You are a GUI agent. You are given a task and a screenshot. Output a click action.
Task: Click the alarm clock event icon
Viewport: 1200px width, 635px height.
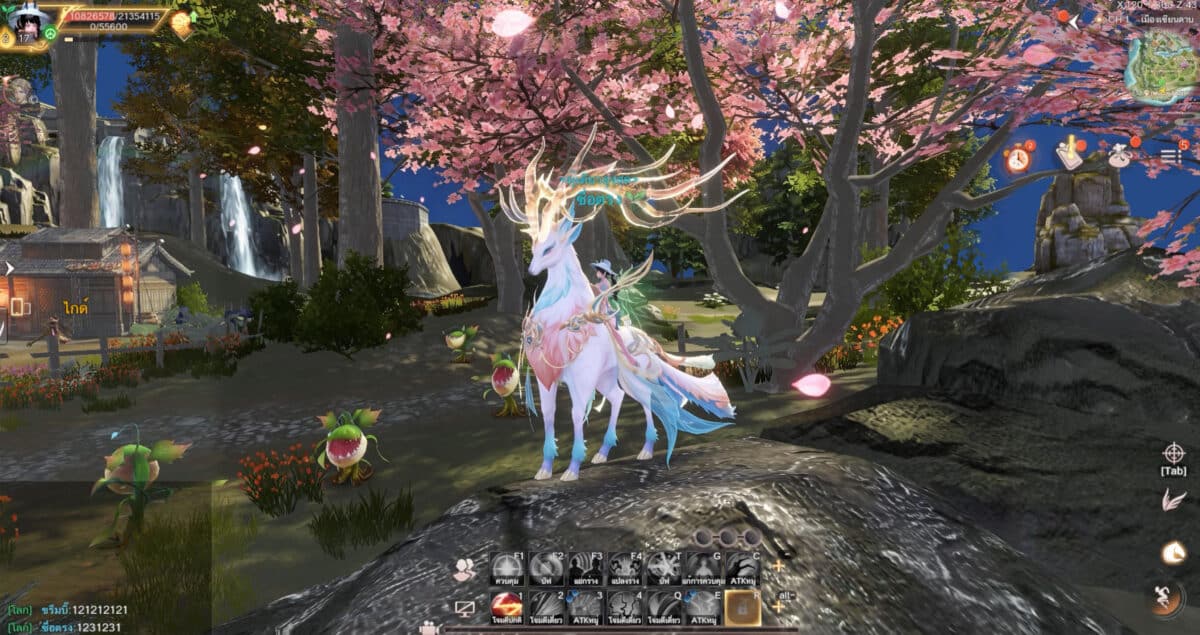click(x=1018, y=157)
